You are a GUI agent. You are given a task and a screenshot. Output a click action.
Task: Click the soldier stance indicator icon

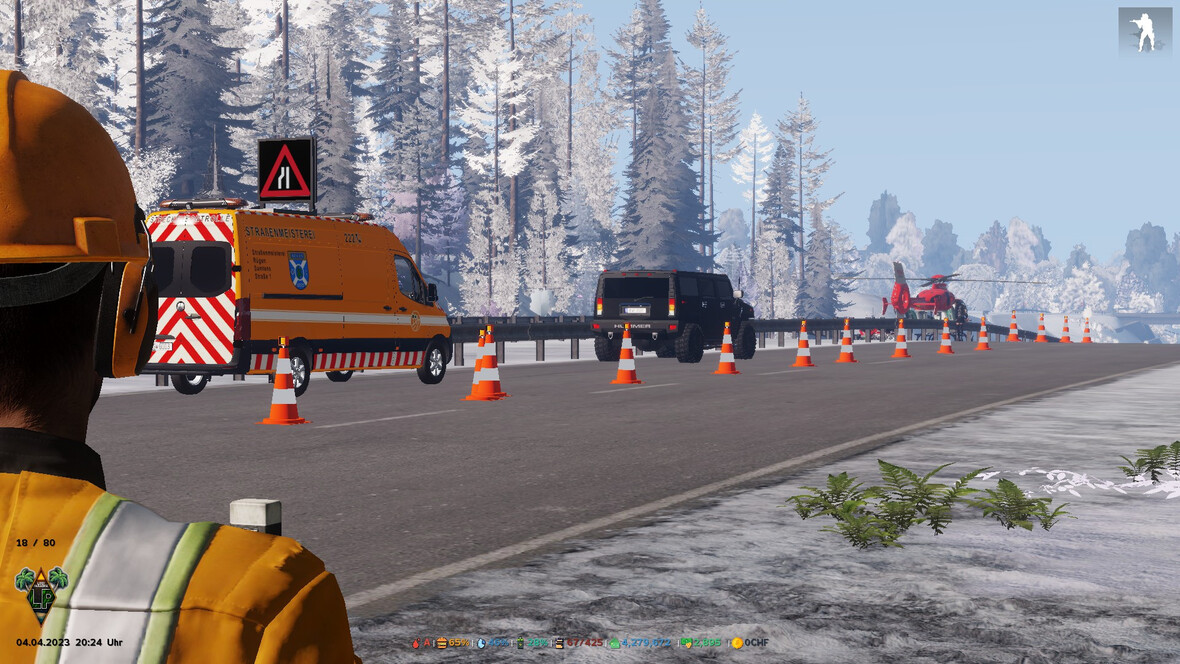[x=1144, y=32]
